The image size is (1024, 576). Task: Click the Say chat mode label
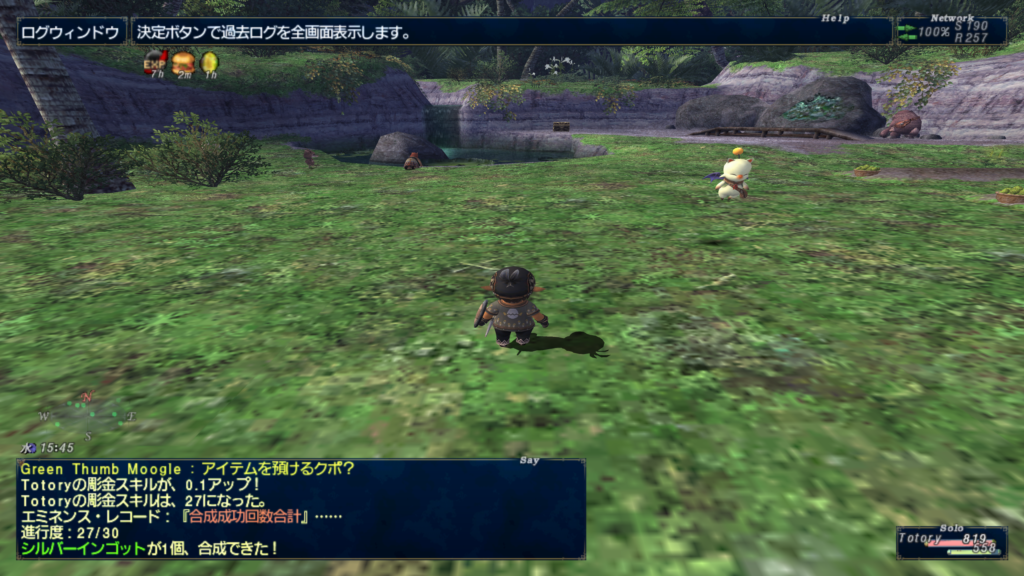point(529,460)
